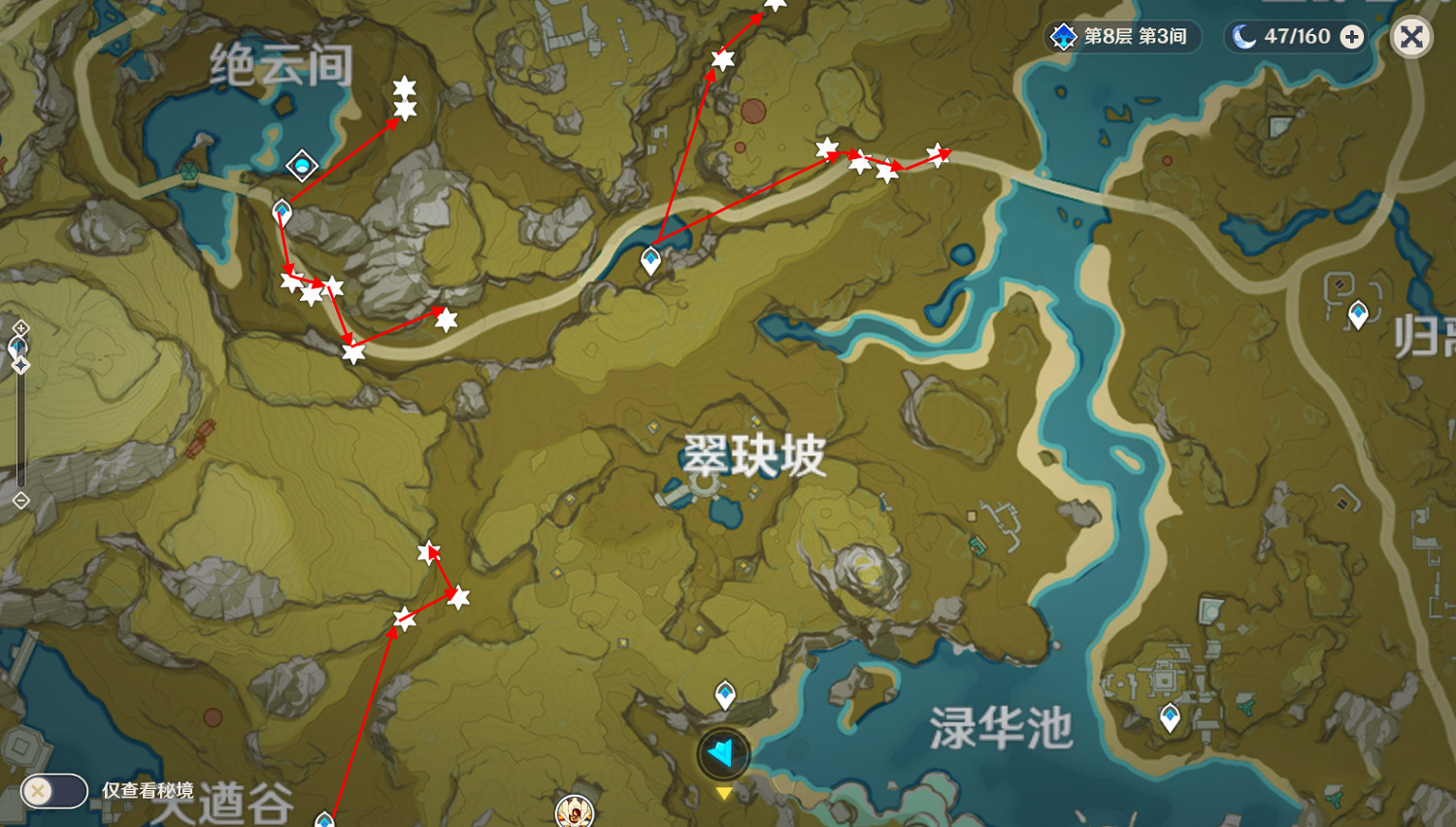Image resolution: width=1456 pixels, height=827 pixels.
Task: Select the teleport waypoint in map center
Action: pyautogui.click(x=650, y=259)
